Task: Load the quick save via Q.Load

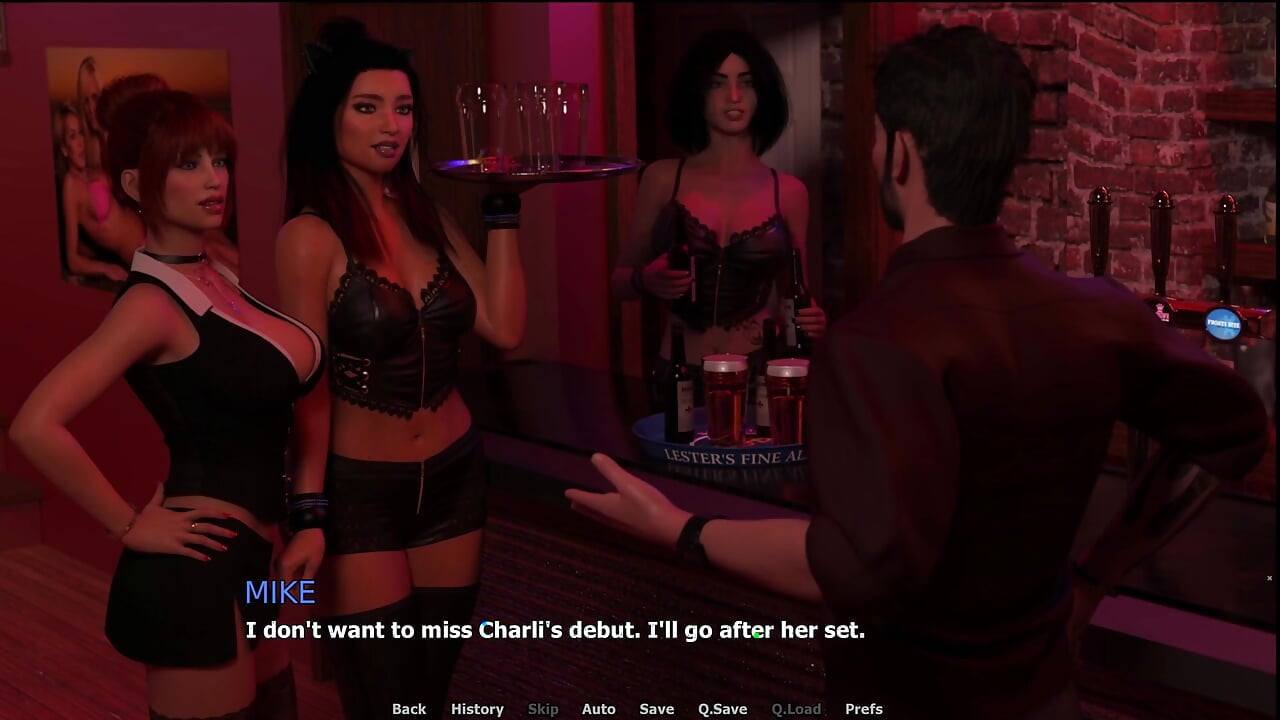Action: tap(797, 708)
